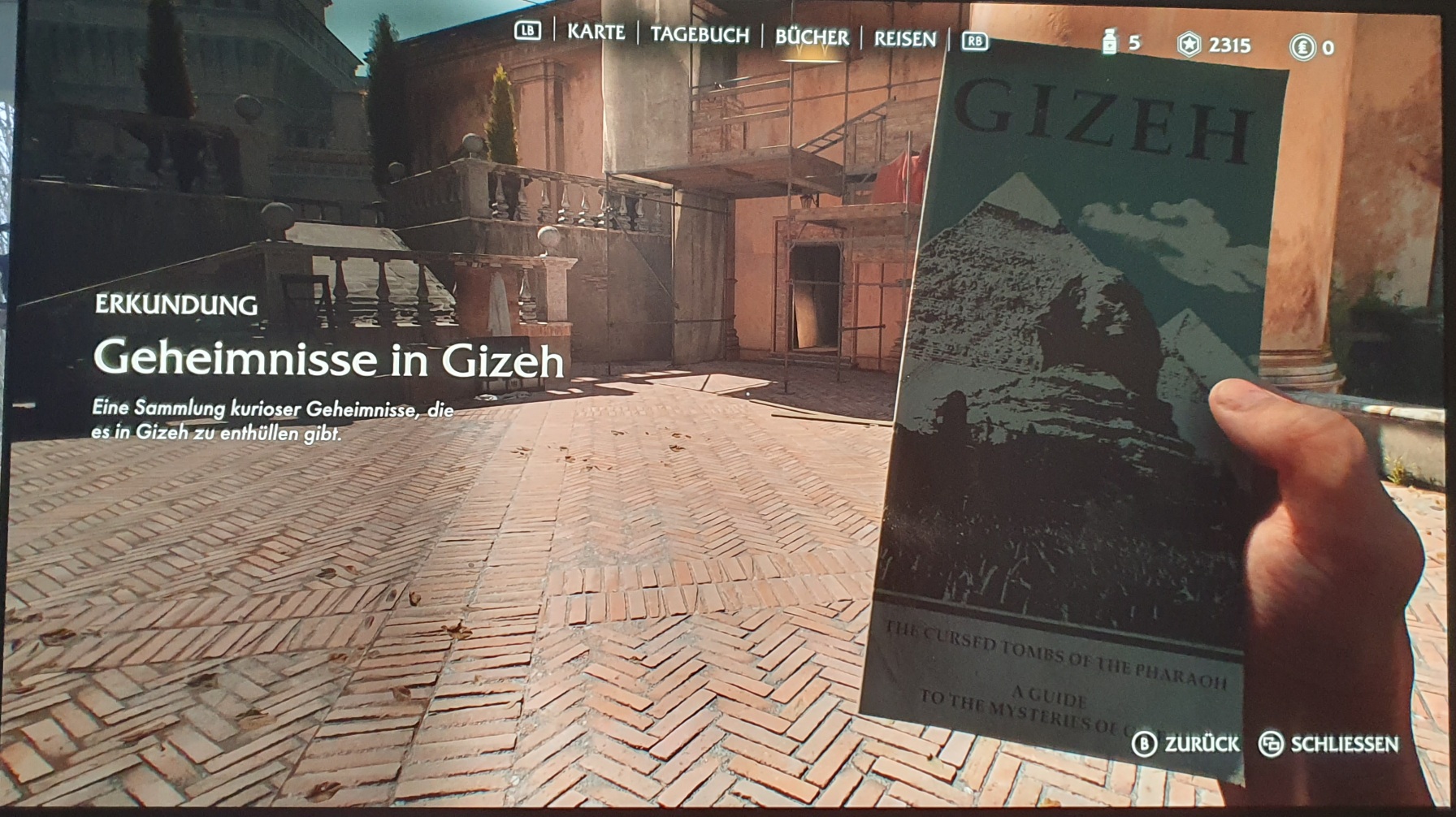Click the Zurück back button

1186,743
